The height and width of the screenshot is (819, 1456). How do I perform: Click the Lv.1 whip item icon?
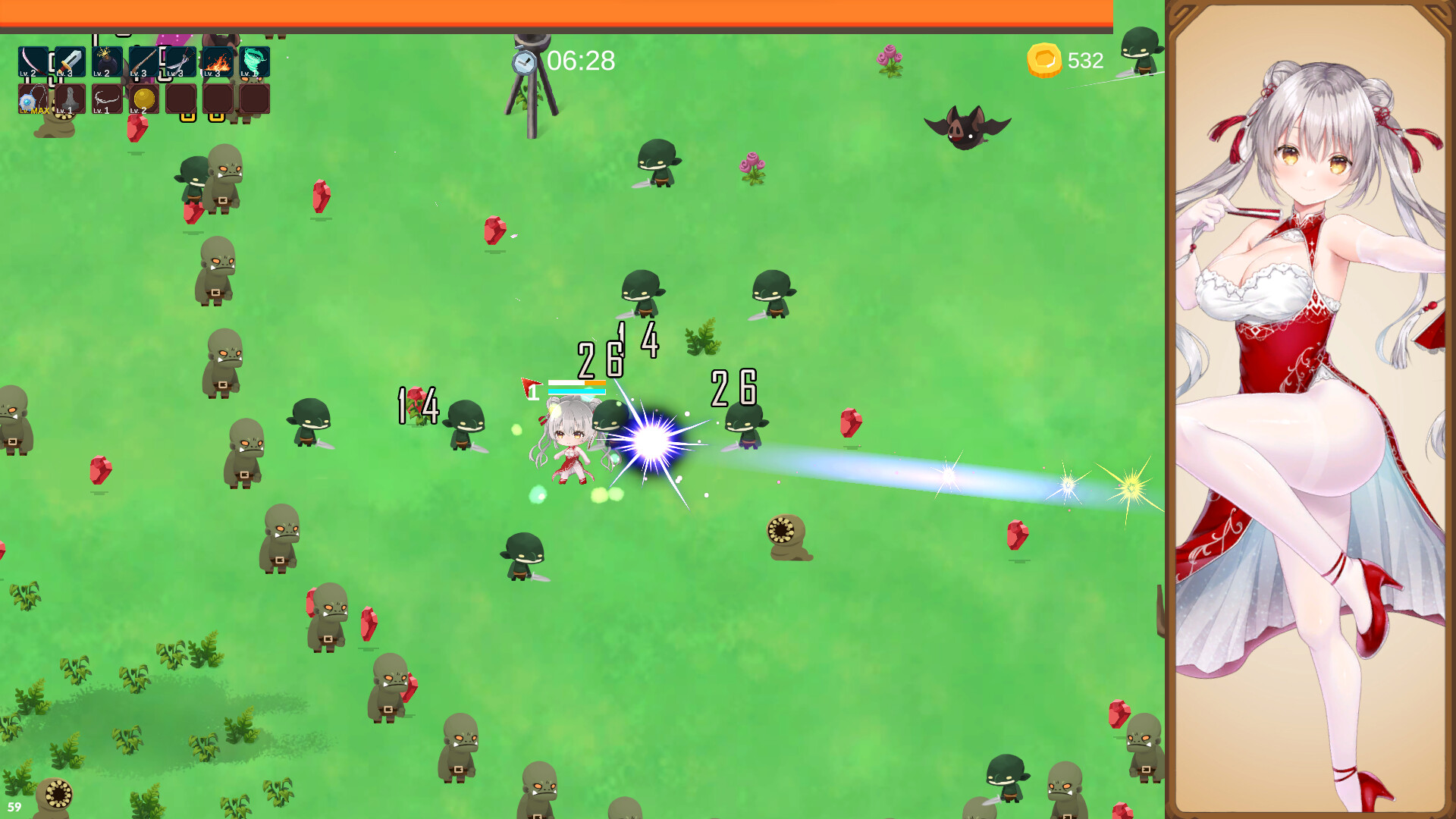[x=108, y=99]
